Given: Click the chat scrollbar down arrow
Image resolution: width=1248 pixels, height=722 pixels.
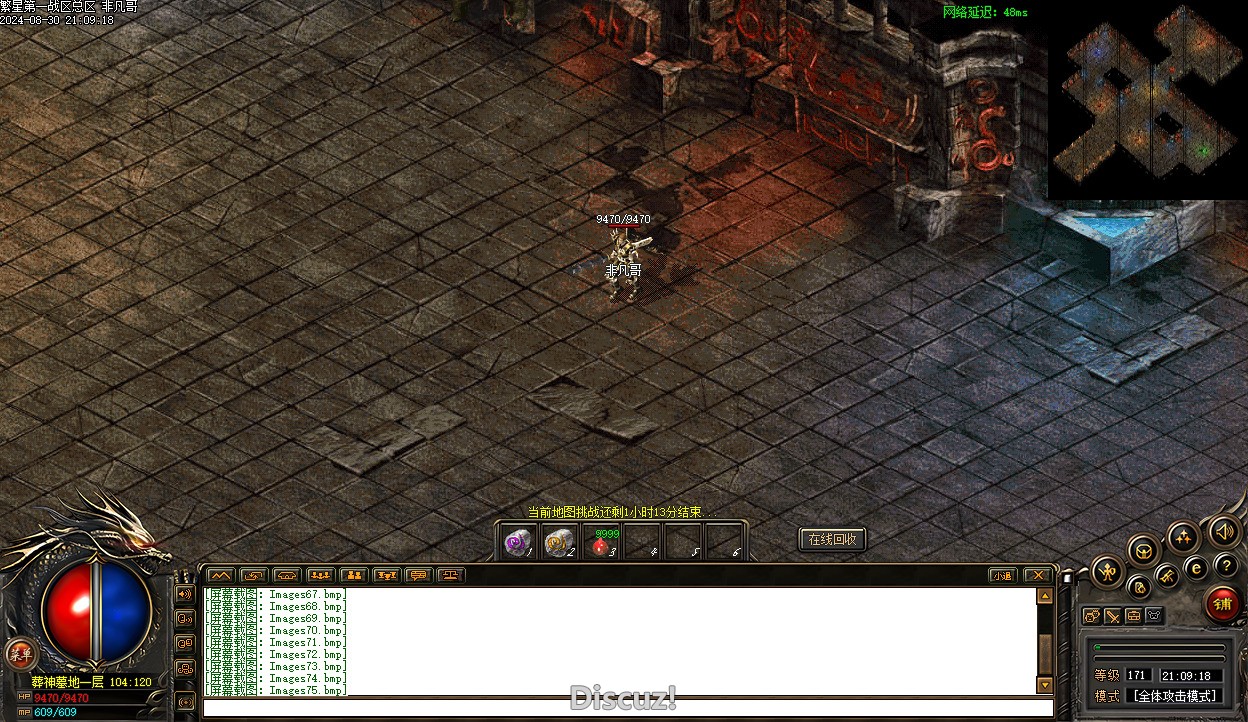Looking at the screenshot, I should pyautogui.click(x=1045, y=685).
